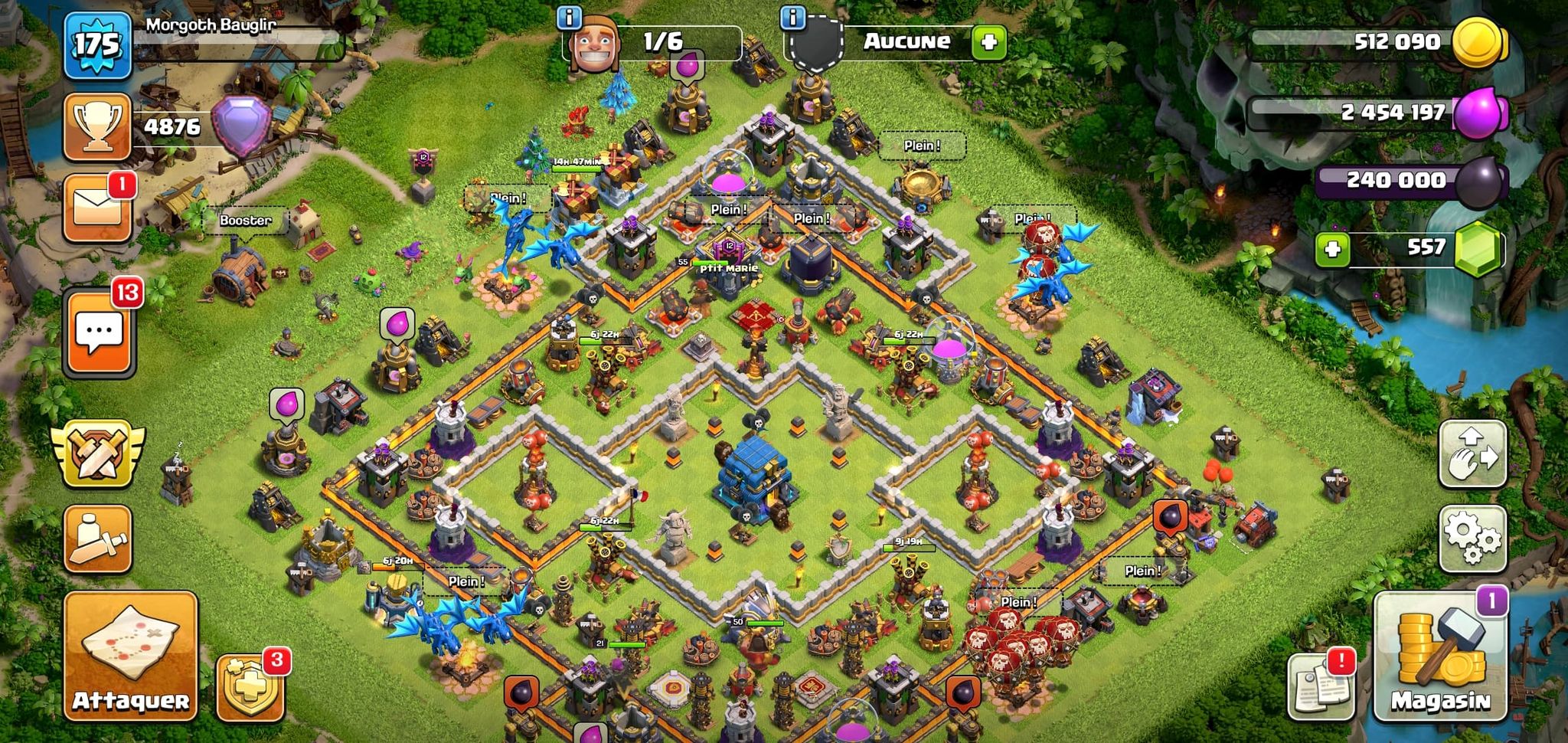Open the chat speech bubble
The image size is (1568, 743).
[x=99, y=333]
